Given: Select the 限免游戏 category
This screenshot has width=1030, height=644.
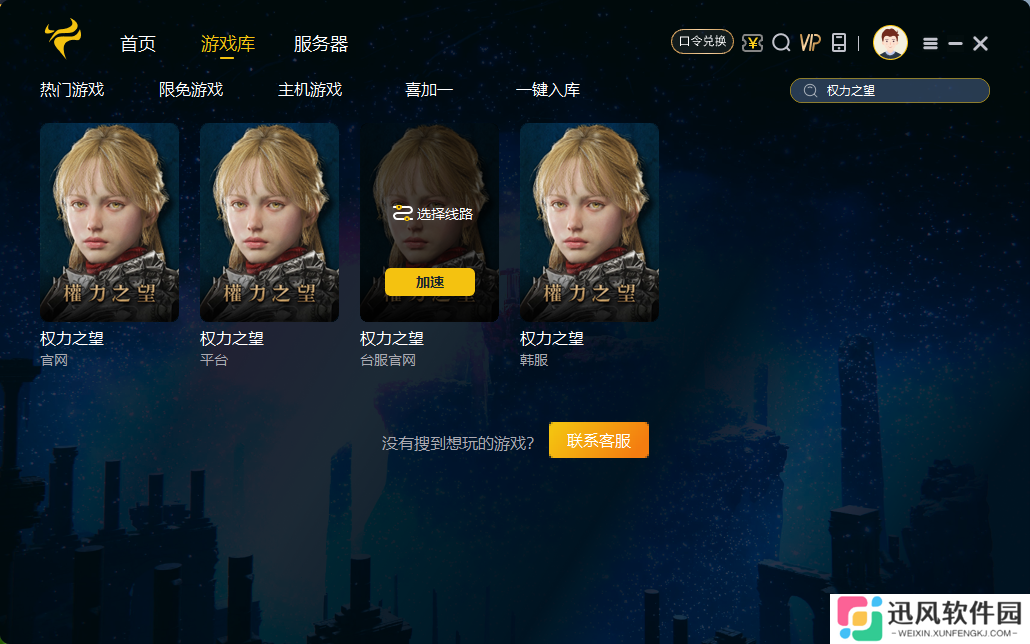Looking at the screenshot, I should (x=191, y=90).
